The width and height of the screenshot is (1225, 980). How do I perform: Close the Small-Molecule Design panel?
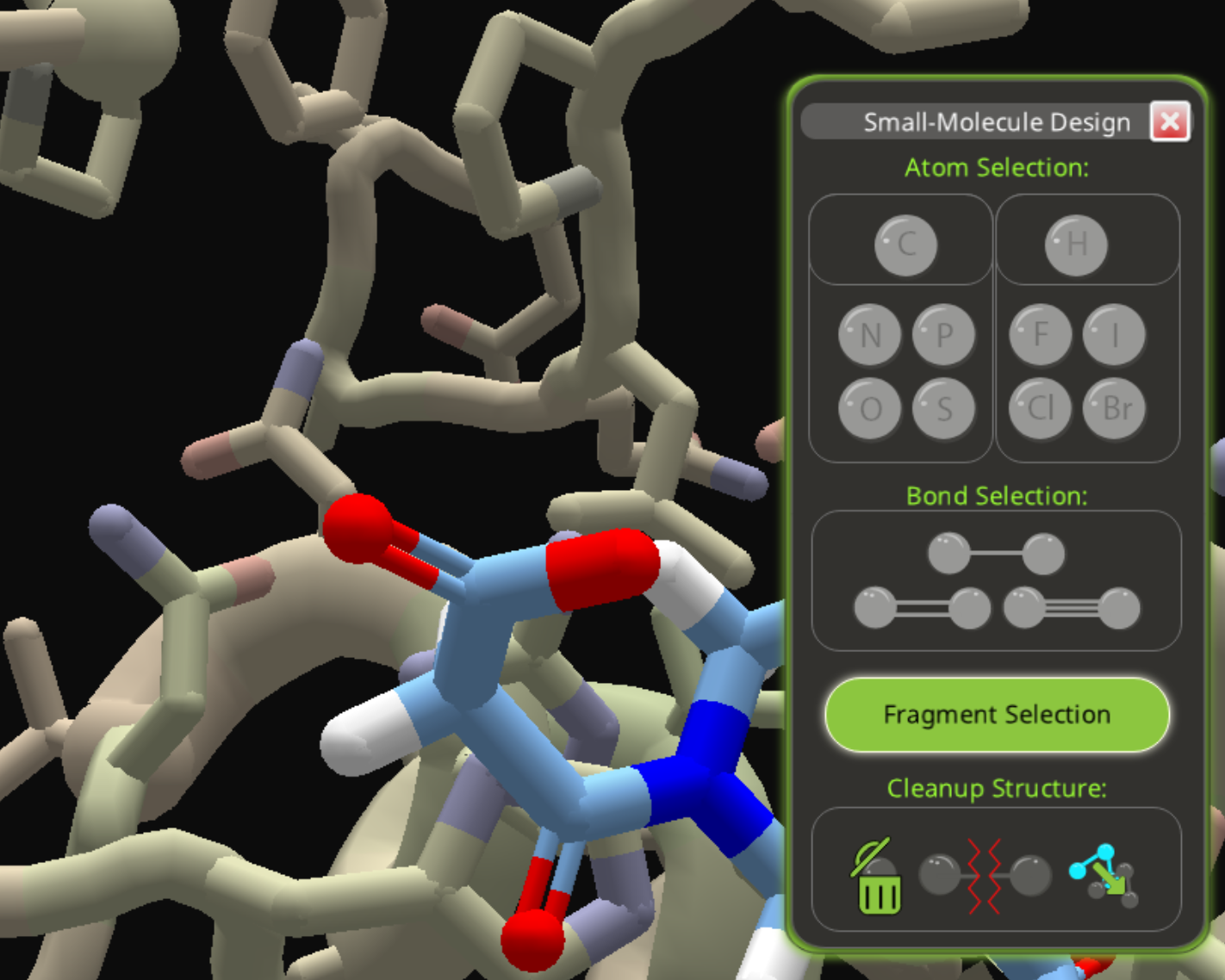click(x=1170, y=122)
